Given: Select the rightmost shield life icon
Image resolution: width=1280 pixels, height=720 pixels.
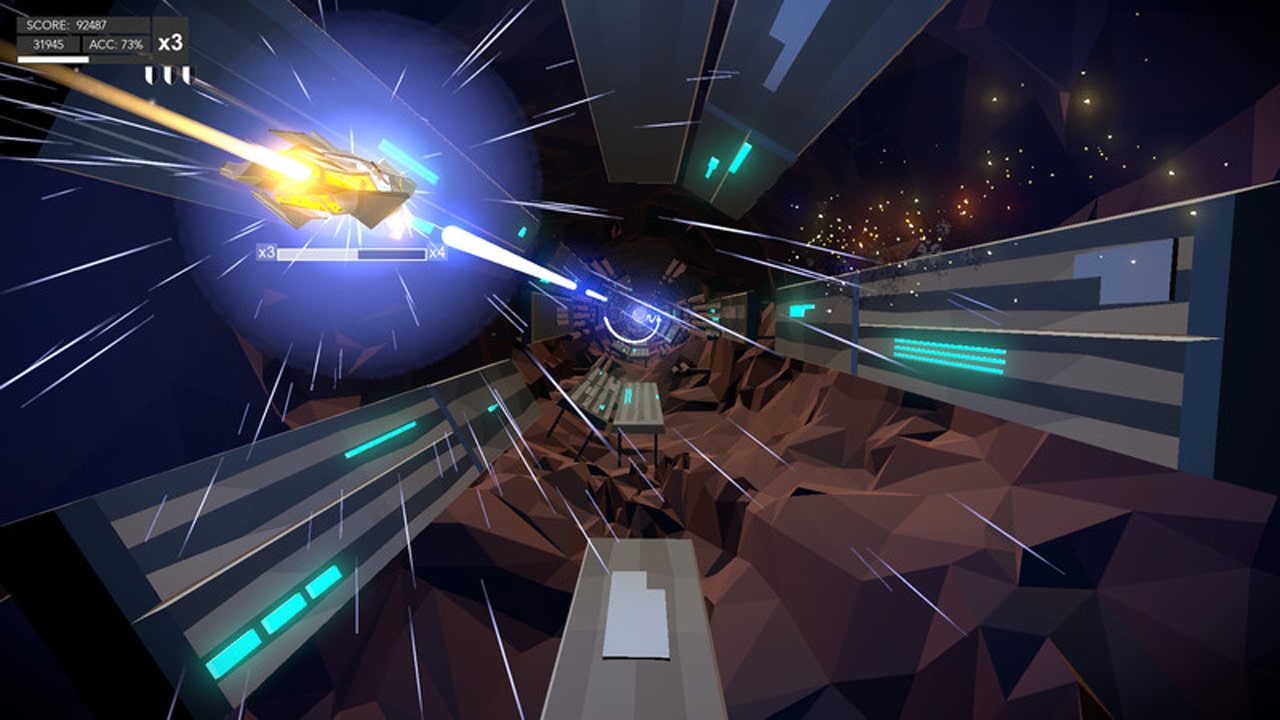Looking at the screenshot, I should point(188,75).
